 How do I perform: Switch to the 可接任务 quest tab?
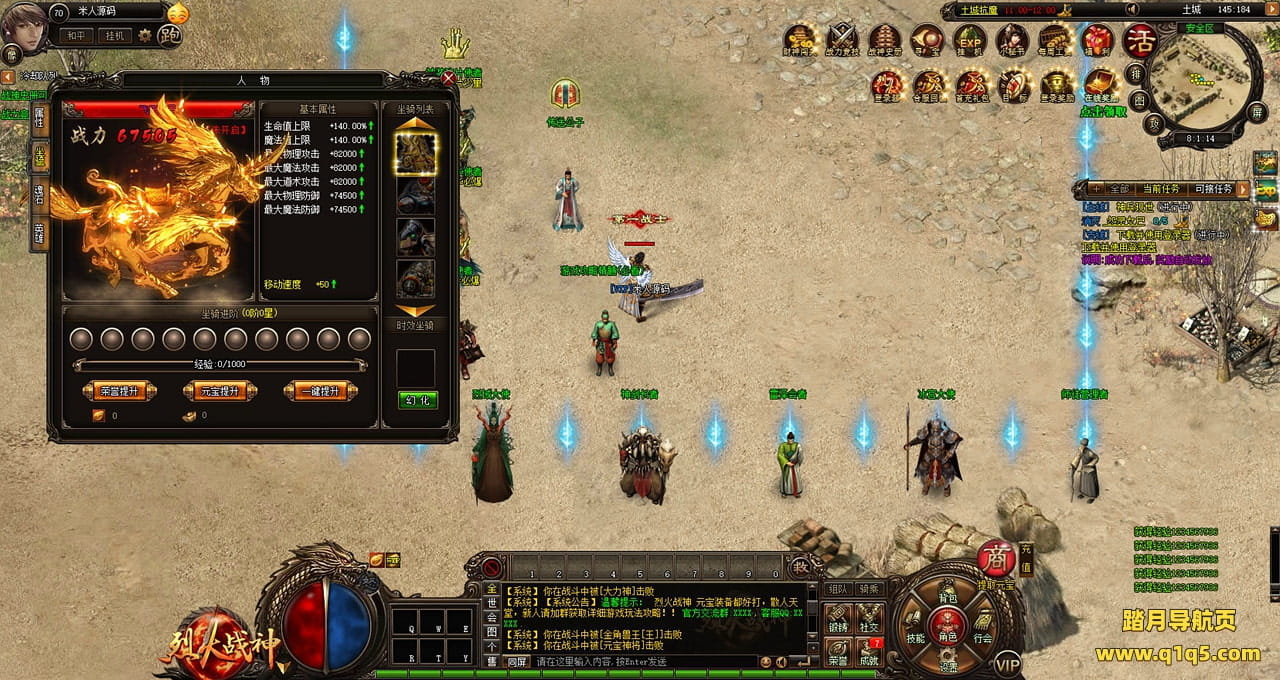[x=1213, y=189]
